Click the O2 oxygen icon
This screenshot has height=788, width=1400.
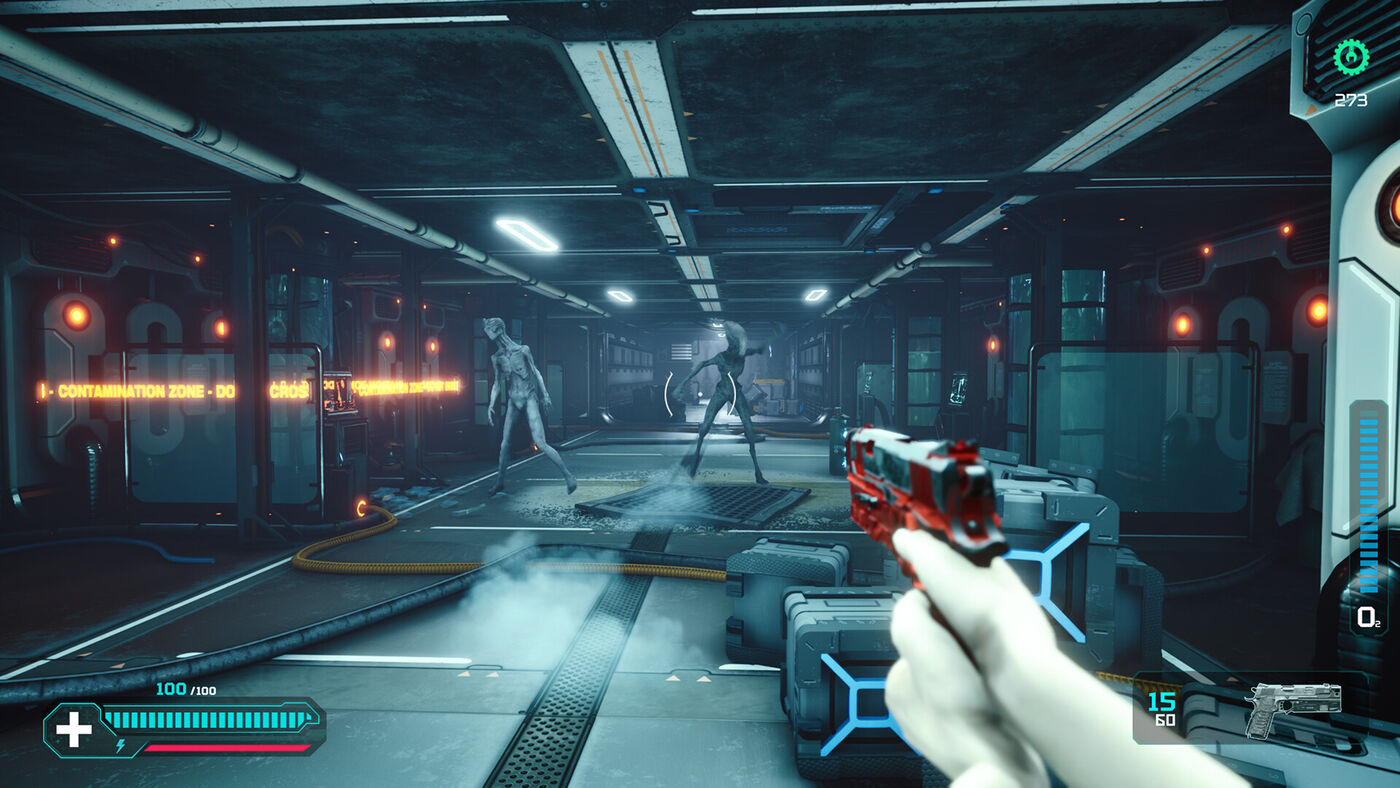[x=1367, y=618]
